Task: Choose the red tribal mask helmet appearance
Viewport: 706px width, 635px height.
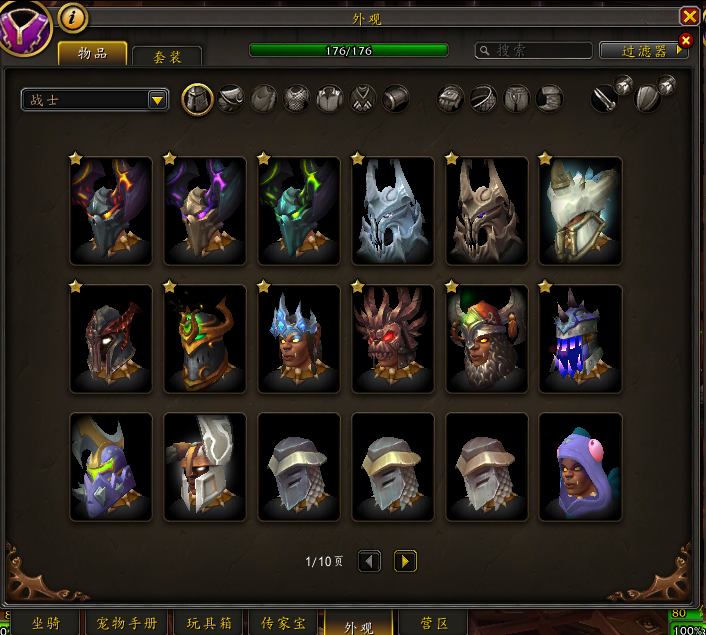Action: (393, 338)
